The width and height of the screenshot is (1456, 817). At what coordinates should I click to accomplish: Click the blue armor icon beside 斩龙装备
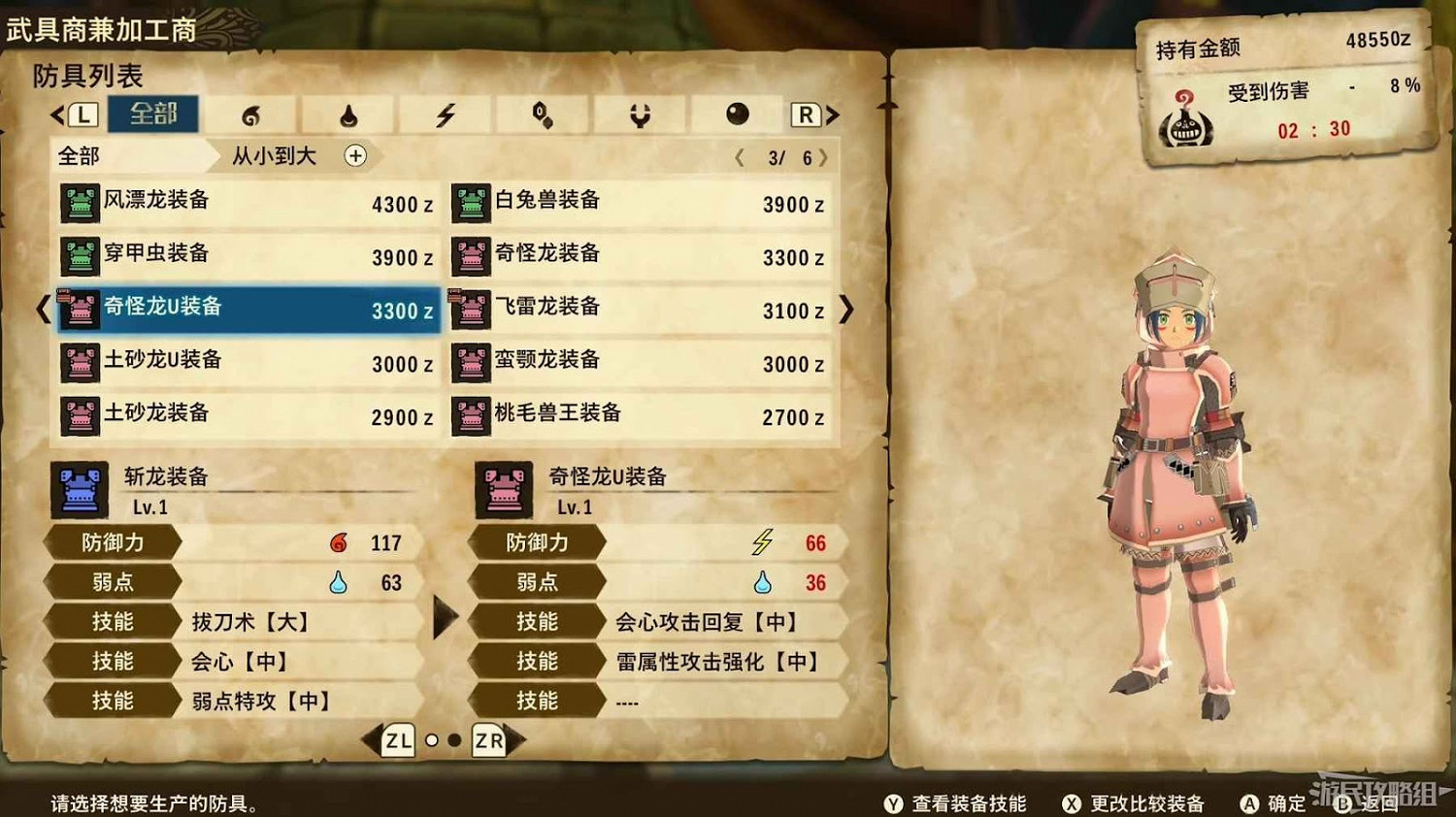(79, 490)
